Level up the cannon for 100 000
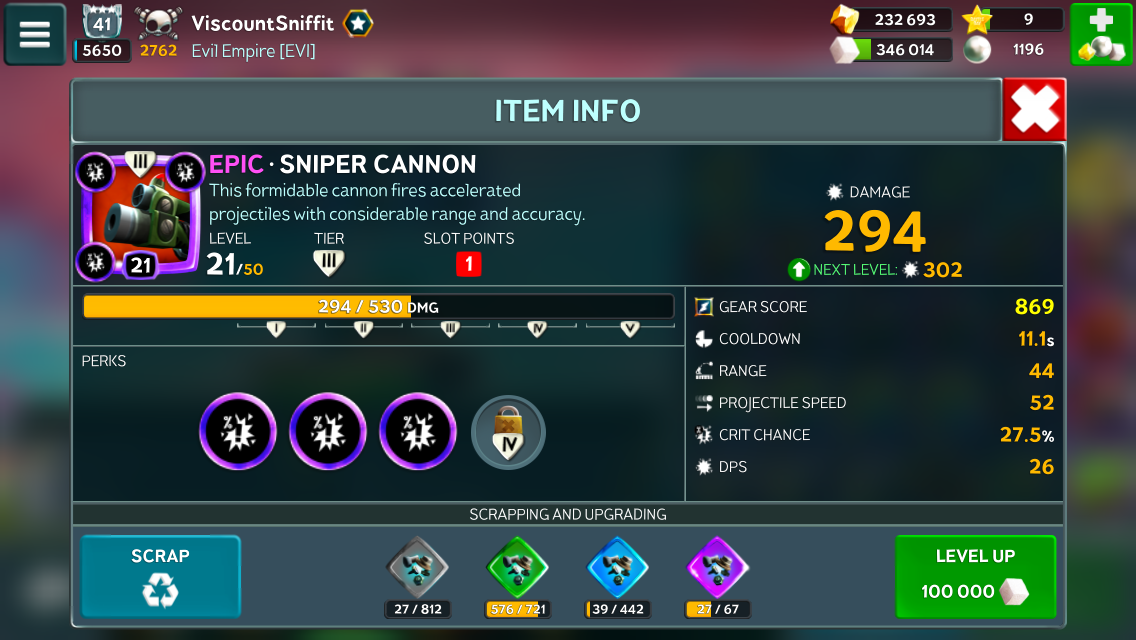Screen dimensions: 1136x640 (x=975, y=576)
